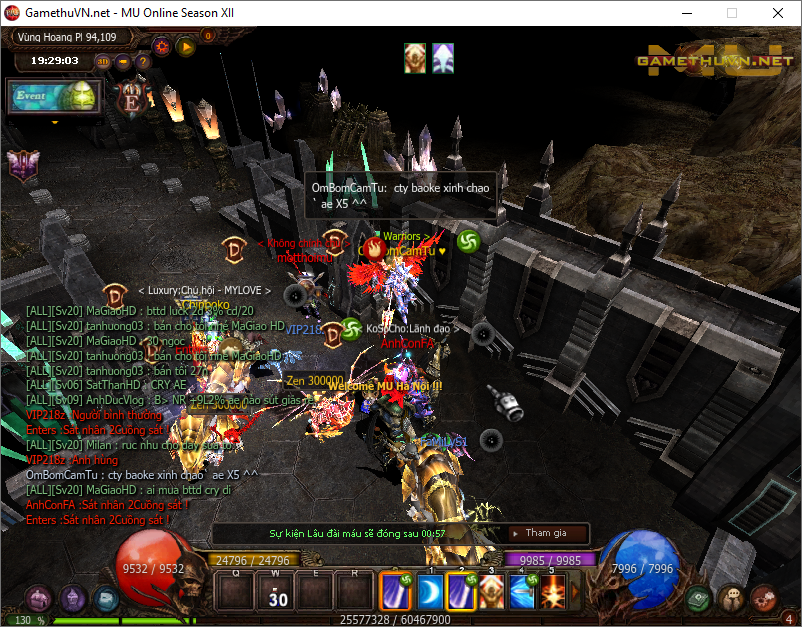Expand the skill bar with the arrow
The width and height of the screenshot is (802, 627).
[x=573, y=591]
